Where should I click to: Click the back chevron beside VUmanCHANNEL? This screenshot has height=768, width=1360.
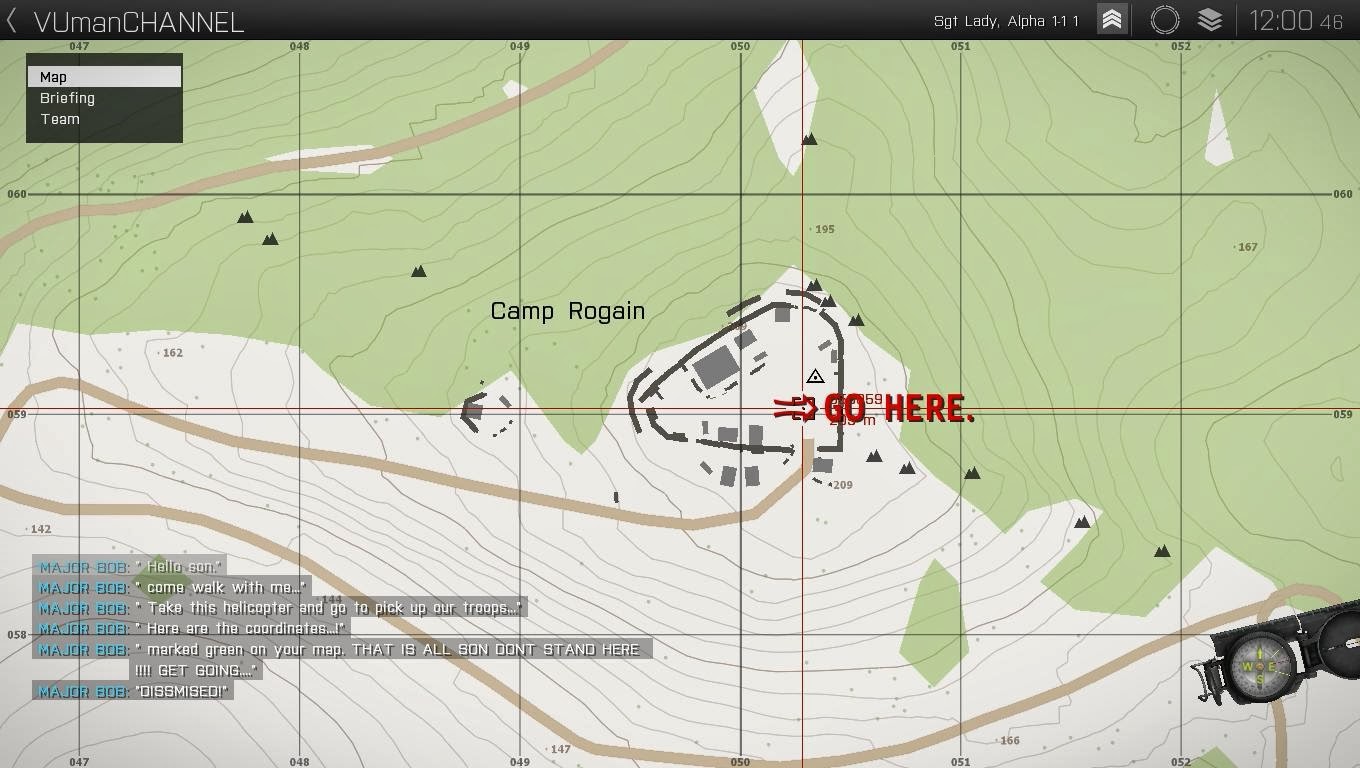pos(10,20)
